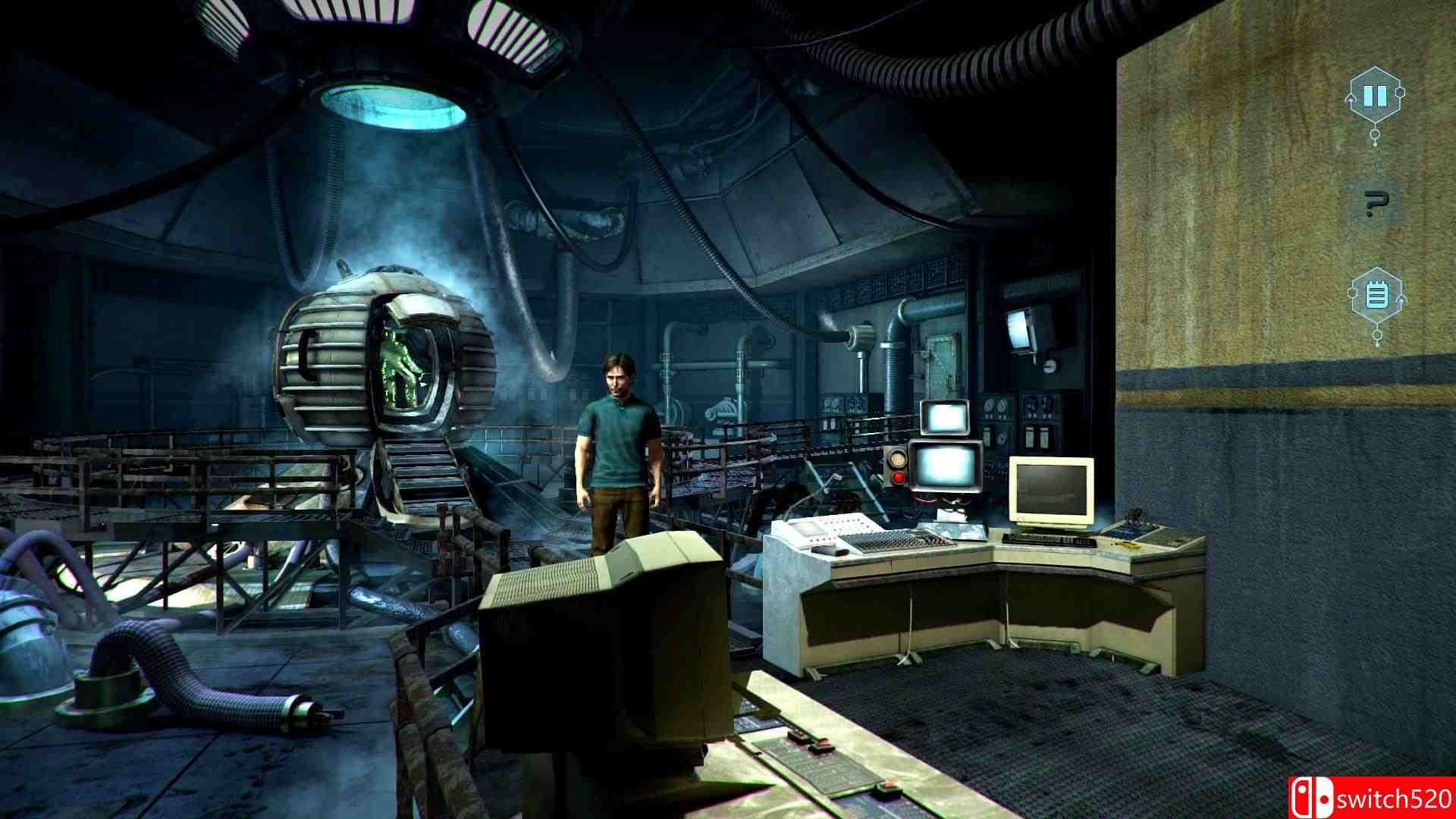Click the circle node under the journal icon
Viewport: 1456px width, 819px height.
pos(1376,334)
